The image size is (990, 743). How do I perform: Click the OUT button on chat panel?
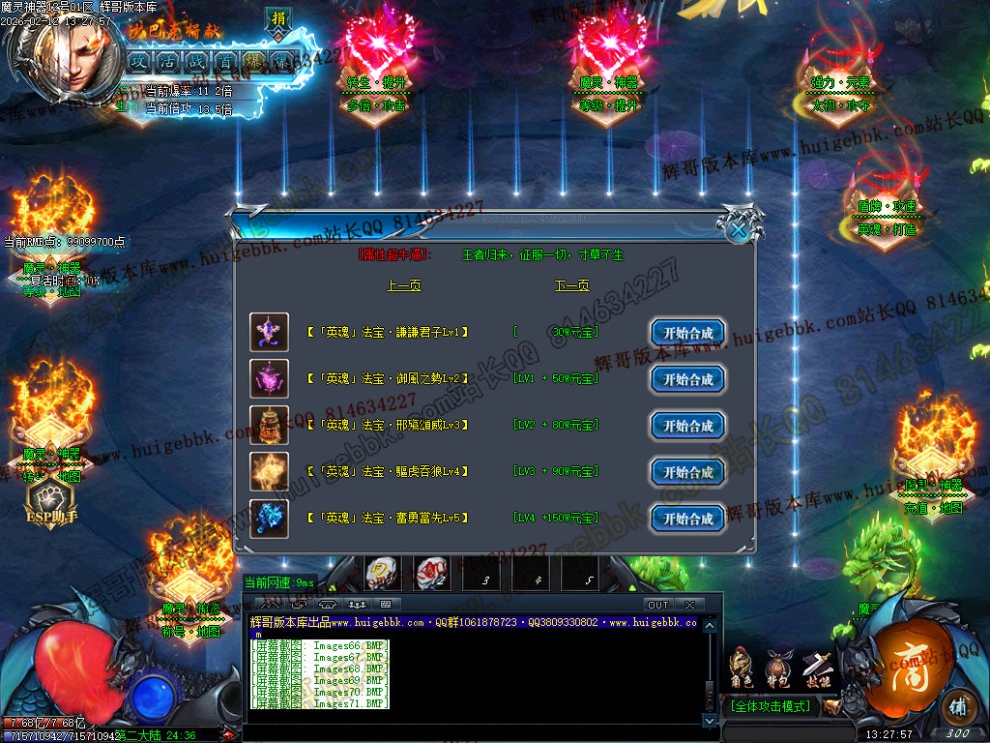(657, 605)
